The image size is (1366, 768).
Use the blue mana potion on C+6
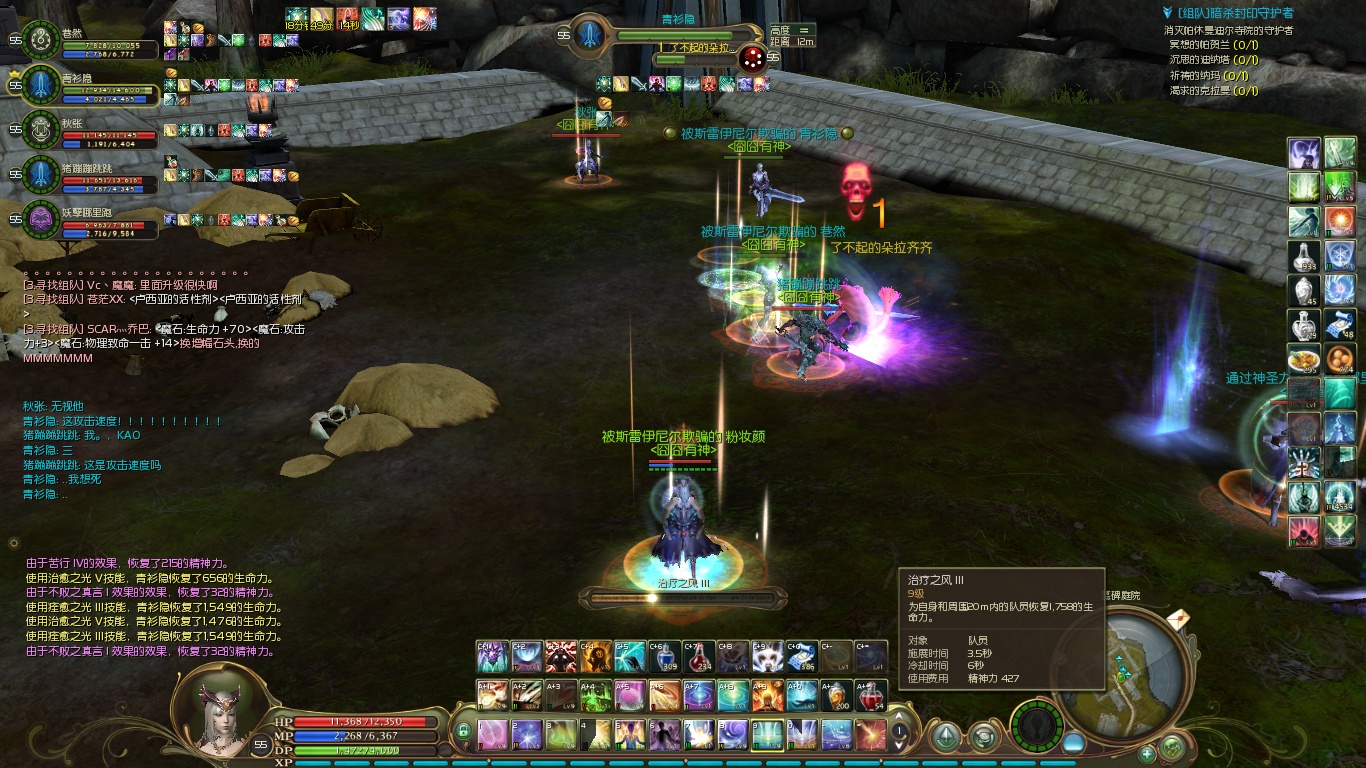[665, 656]
